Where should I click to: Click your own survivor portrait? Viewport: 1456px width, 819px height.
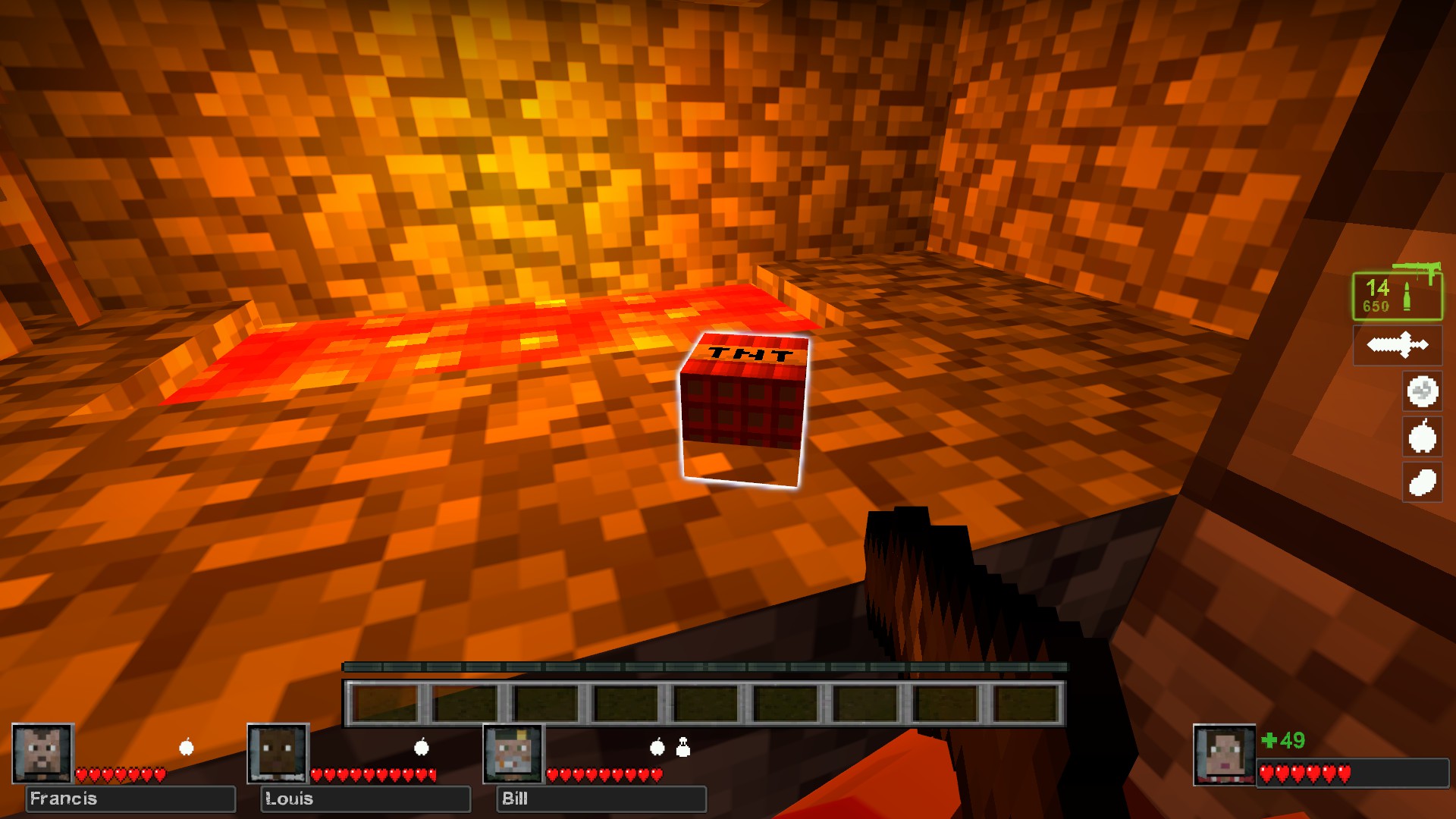pos(1224,755)
